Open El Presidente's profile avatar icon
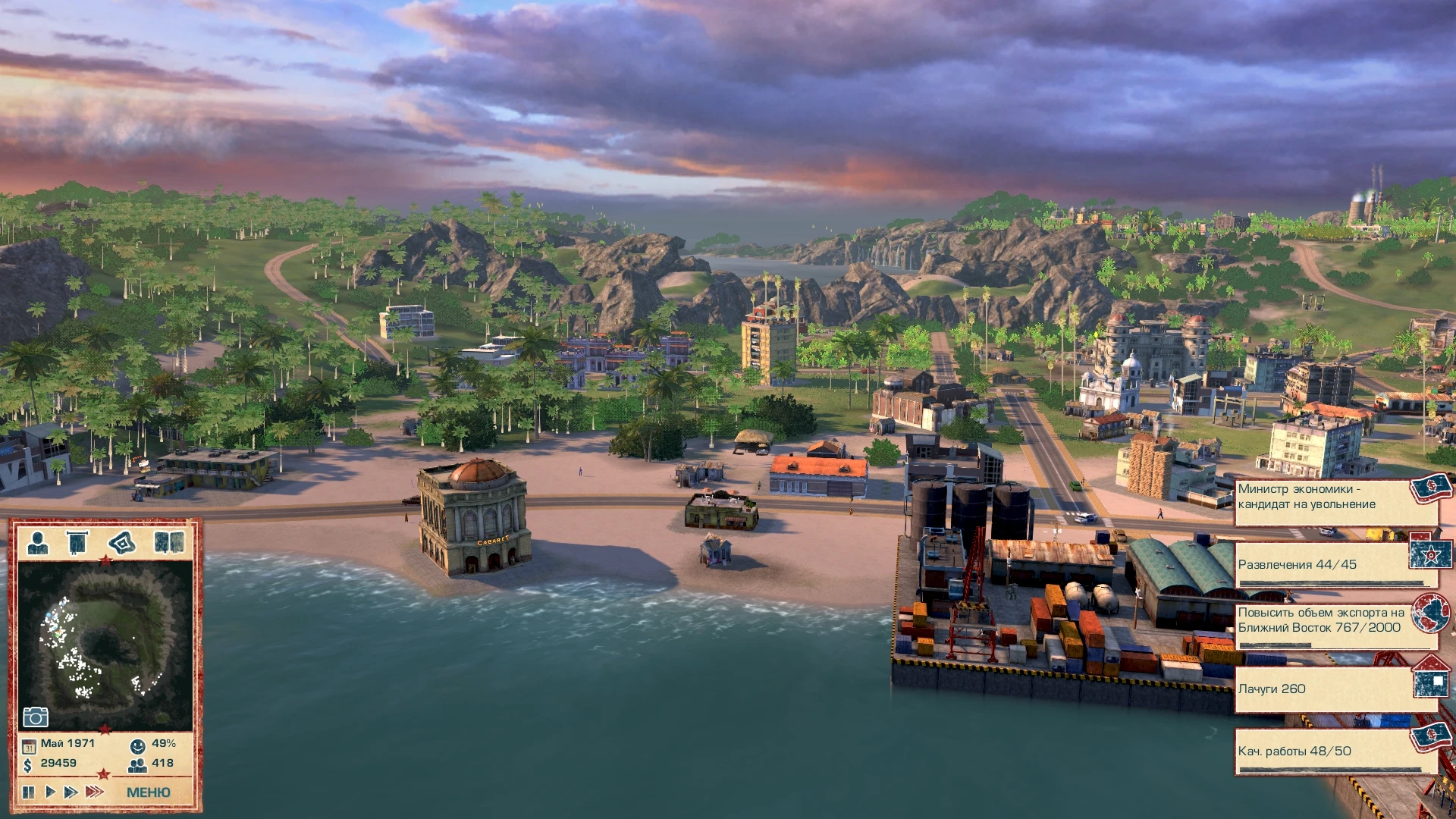This screenshot has width=1456, height=819. (37, 544)
